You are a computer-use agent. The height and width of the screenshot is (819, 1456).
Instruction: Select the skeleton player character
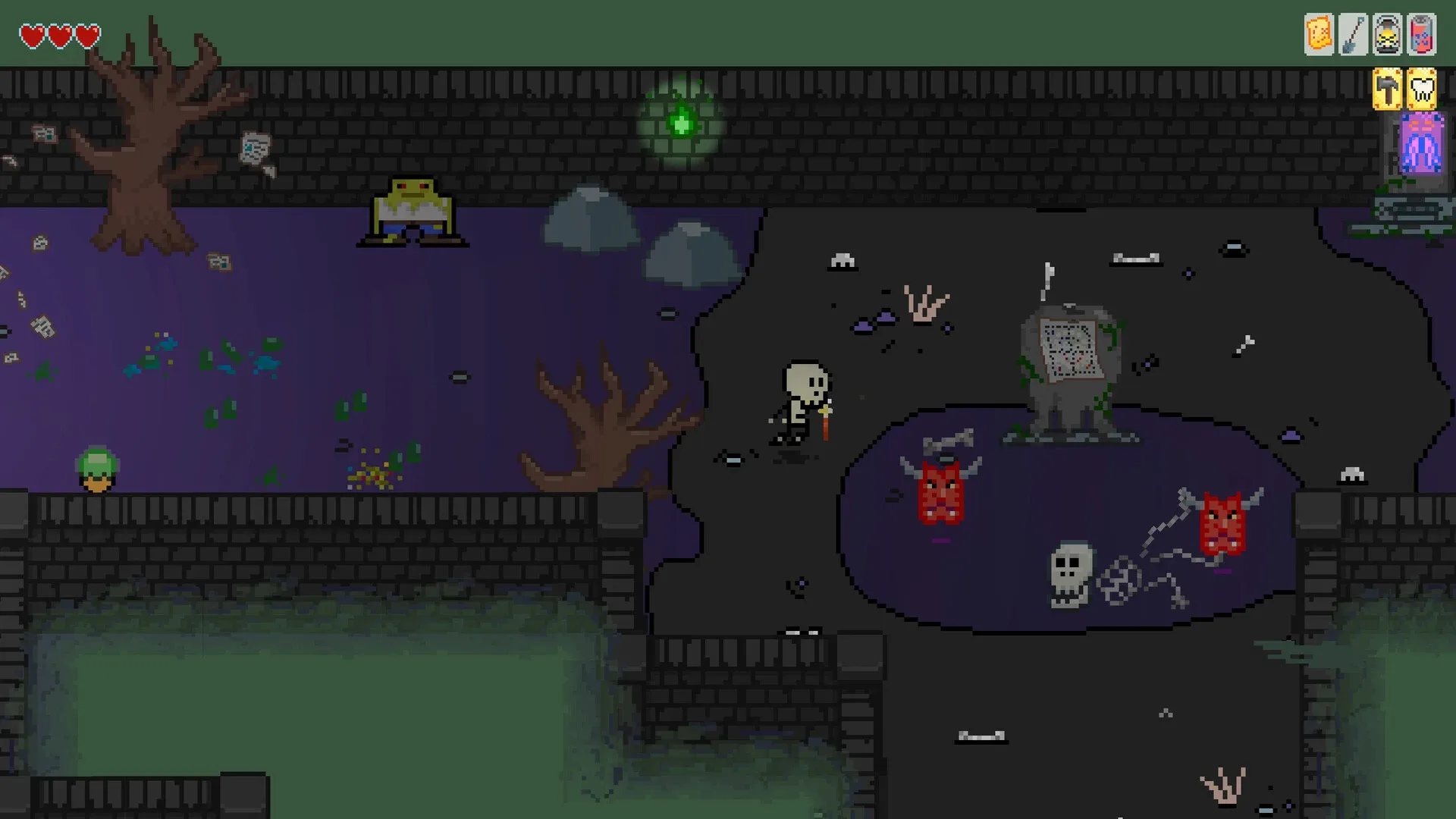802,402
